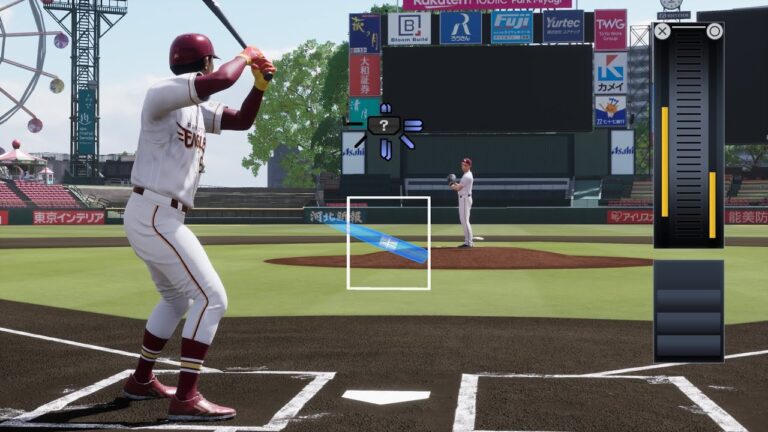Viewport: 768px width, 432px height.
Task: Select the question mark pitch type indicator
Action: (x=385, y=126)
